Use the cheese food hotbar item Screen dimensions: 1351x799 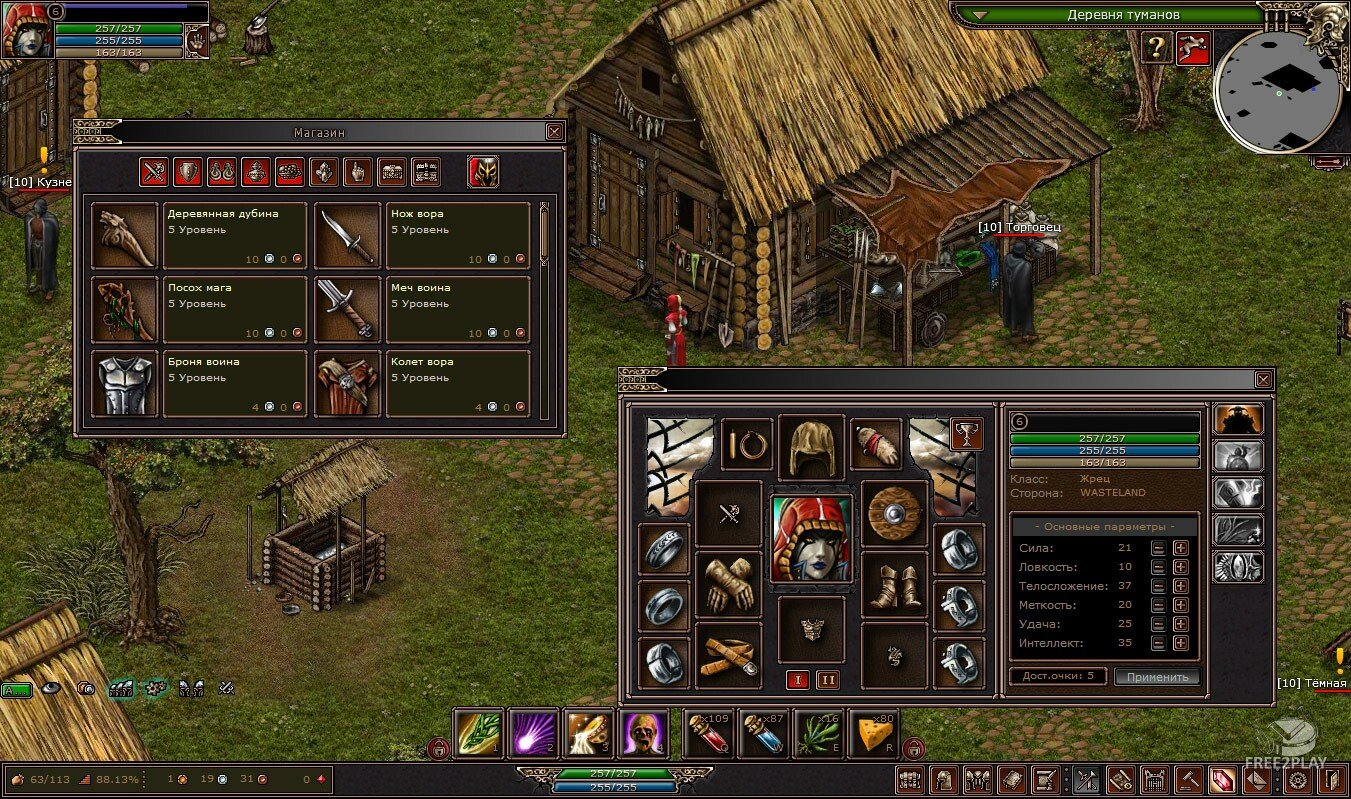(x=872, y=736)
